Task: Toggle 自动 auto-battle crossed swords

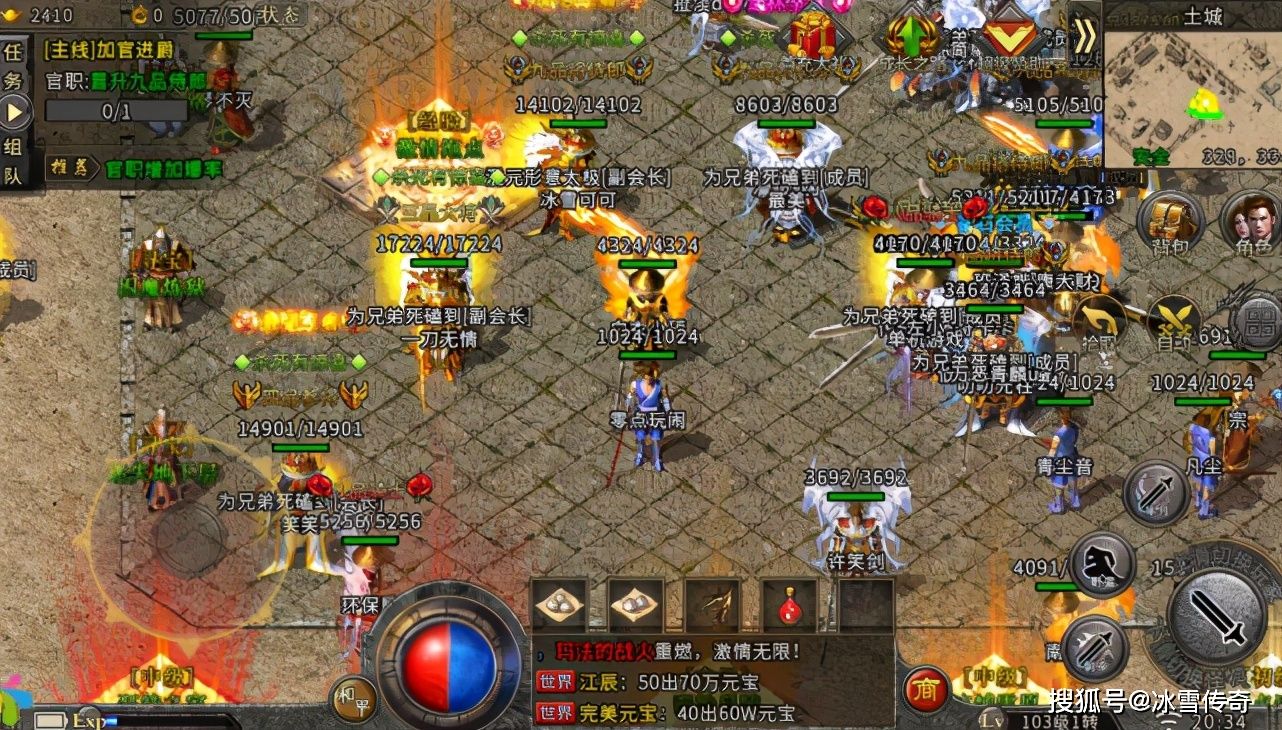Action: coord(1172,318)
